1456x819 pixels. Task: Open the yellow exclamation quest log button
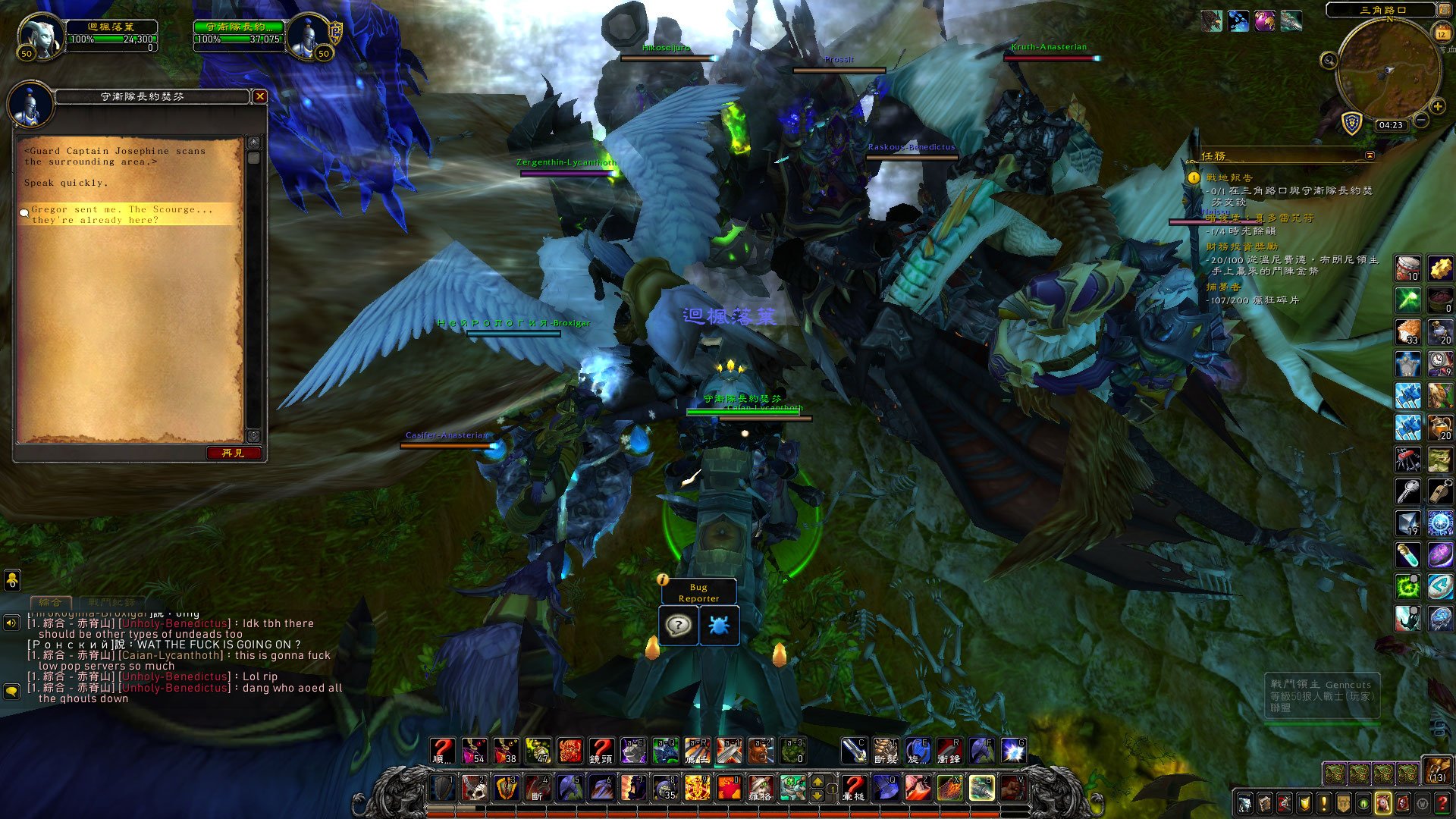[x=1324, y=803]
